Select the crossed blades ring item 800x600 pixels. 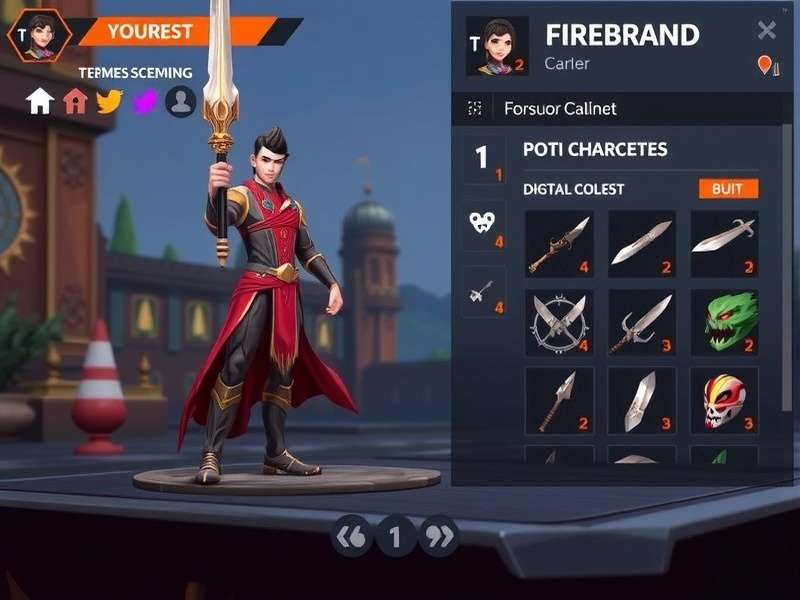pyautogui.click(x=559, y=322)
